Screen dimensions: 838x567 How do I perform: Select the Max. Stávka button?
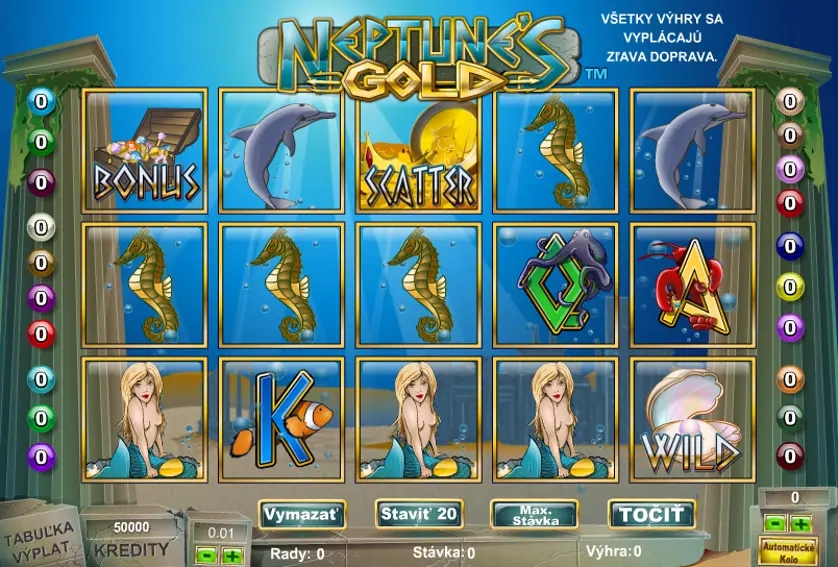[x=534, y=516]
